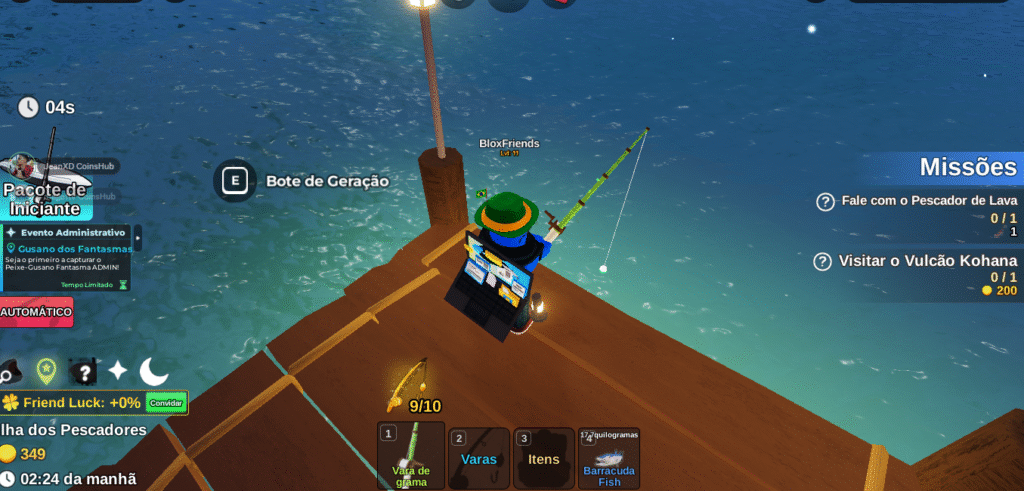Select the Vara de grama hotbar slot
This screenshot has width=1024, height=491.
click(411, 456)
